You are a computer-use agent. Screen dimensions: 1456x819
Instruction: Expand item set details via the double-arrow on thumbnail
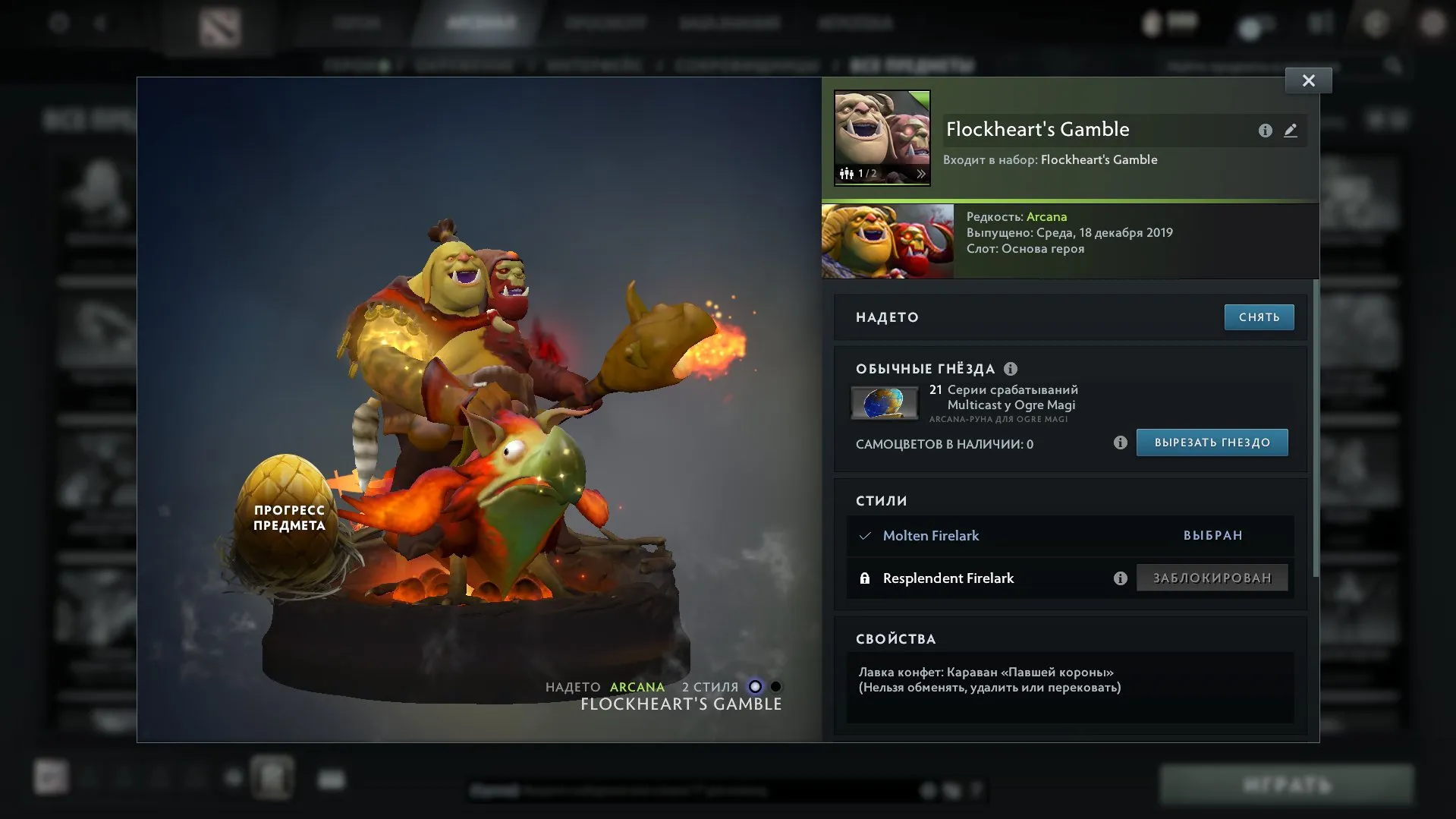[920, 173]
